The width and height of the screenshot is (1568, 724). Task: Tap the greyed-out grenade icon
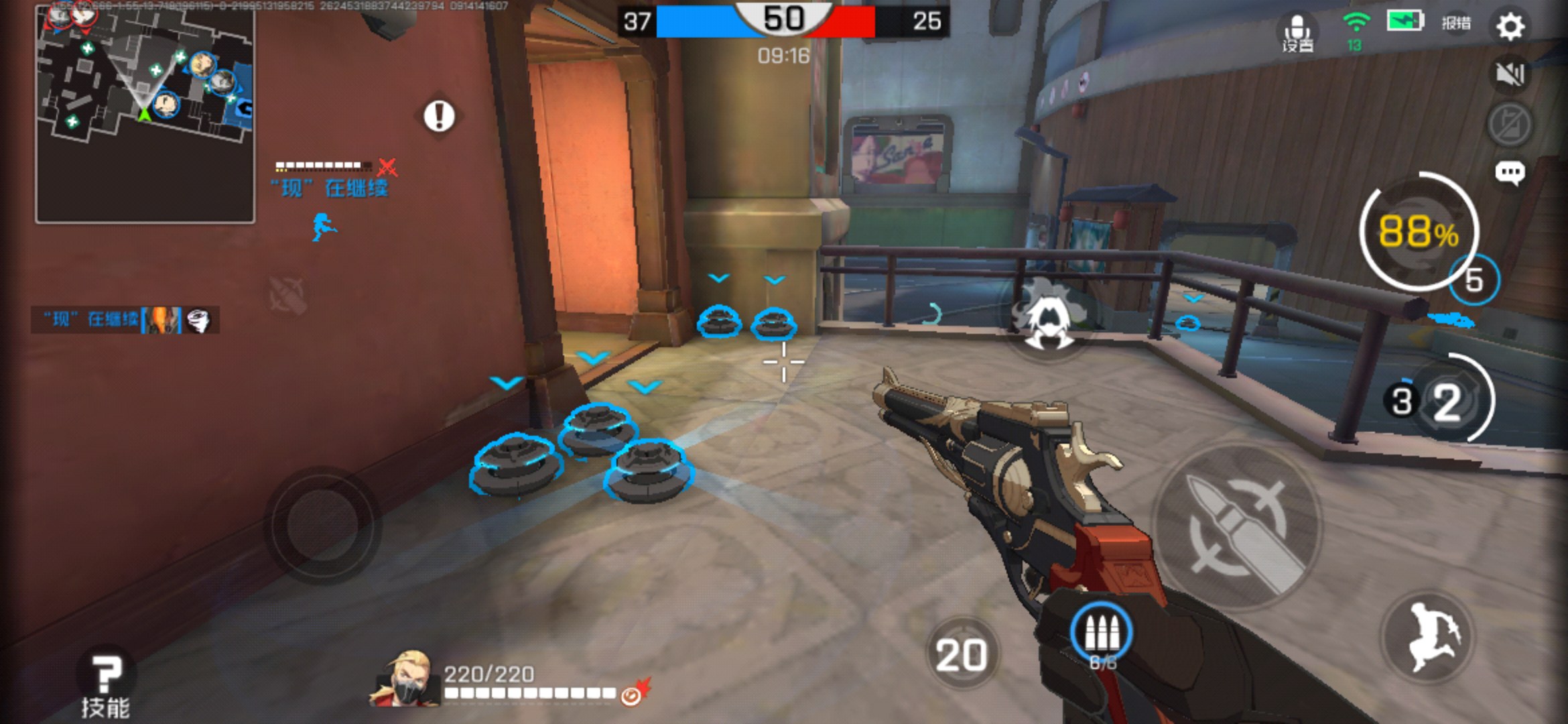pos(288,294)
